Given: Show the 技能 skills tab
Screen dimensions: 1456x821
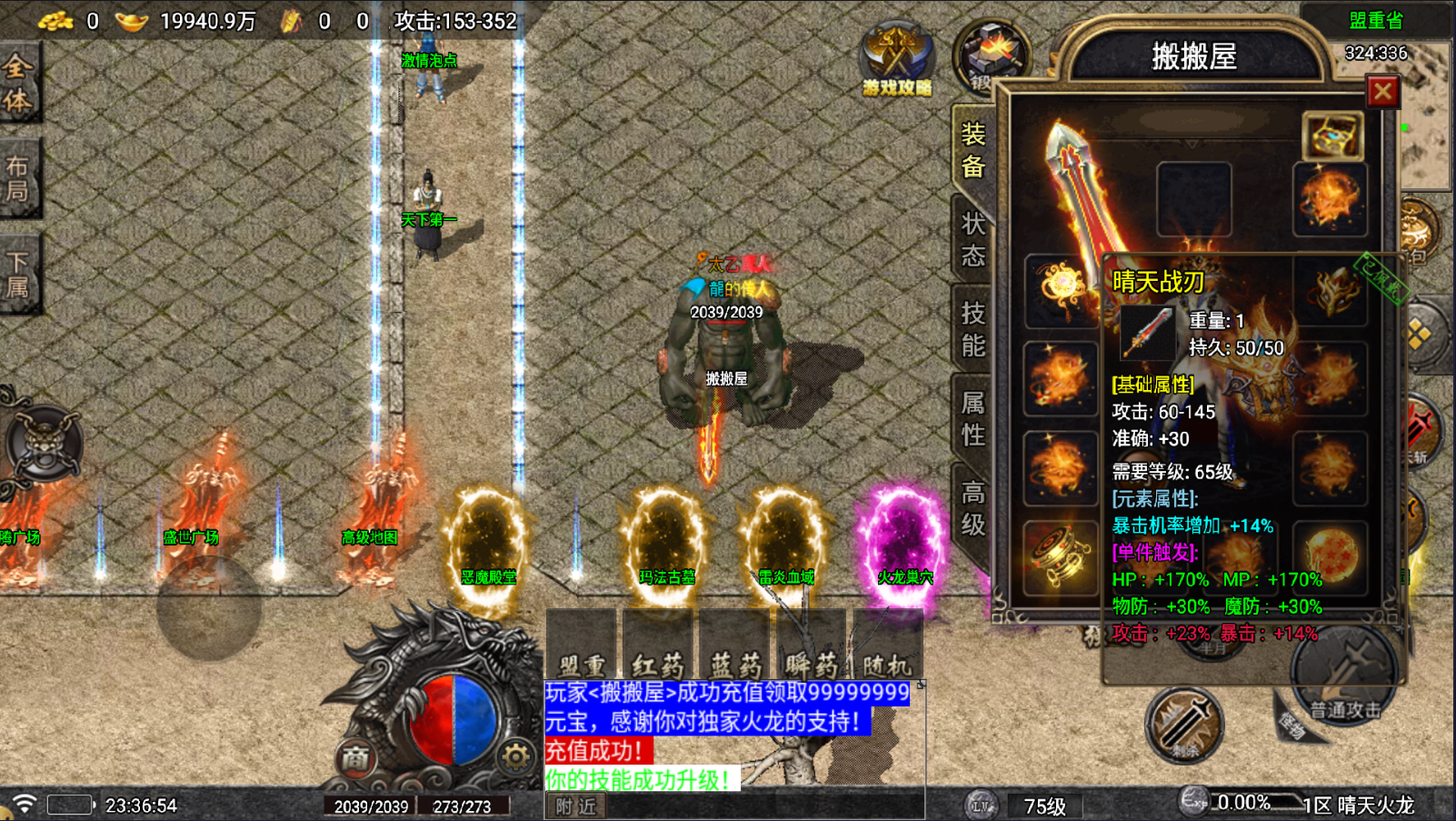Looking at the screenshot, I should 972,329.
